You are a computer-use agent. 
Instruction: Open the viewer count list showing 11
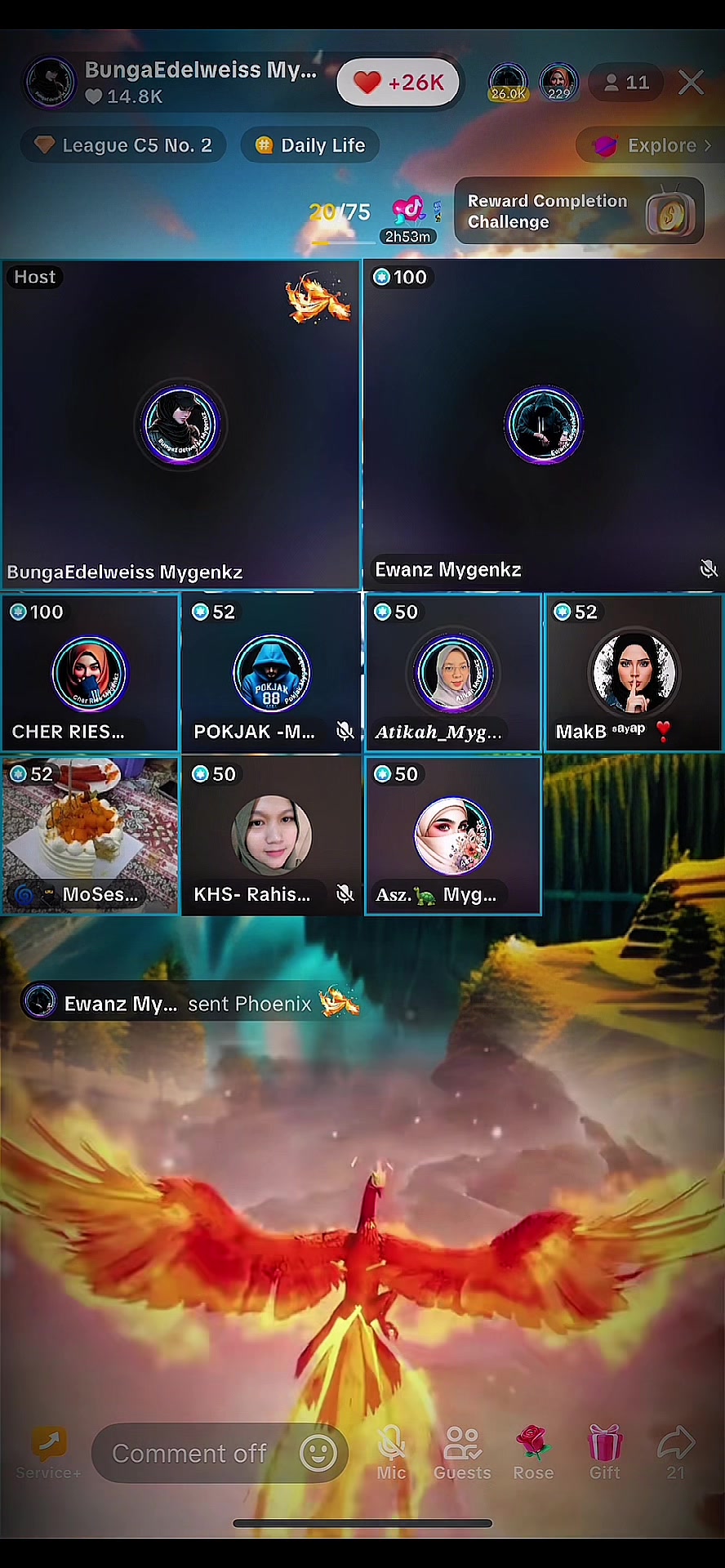coord(626,82)
